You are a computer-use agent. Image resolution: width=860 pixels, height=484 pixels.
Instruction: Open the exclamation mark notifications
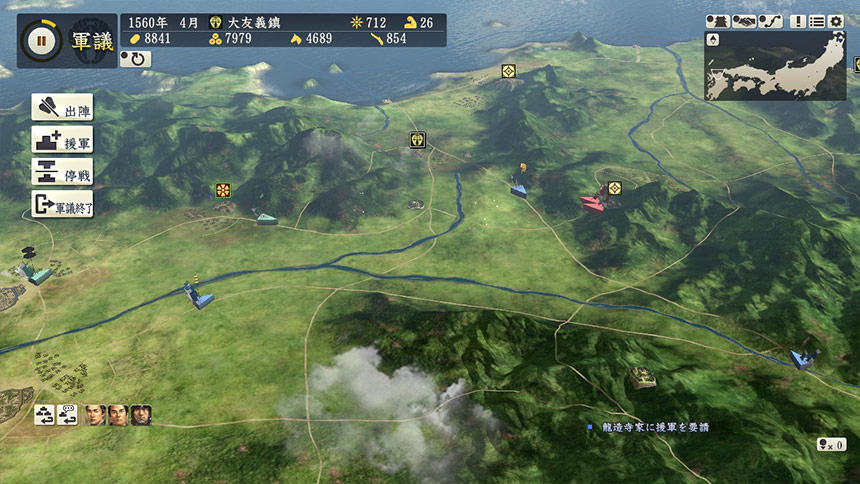[798, 21]
